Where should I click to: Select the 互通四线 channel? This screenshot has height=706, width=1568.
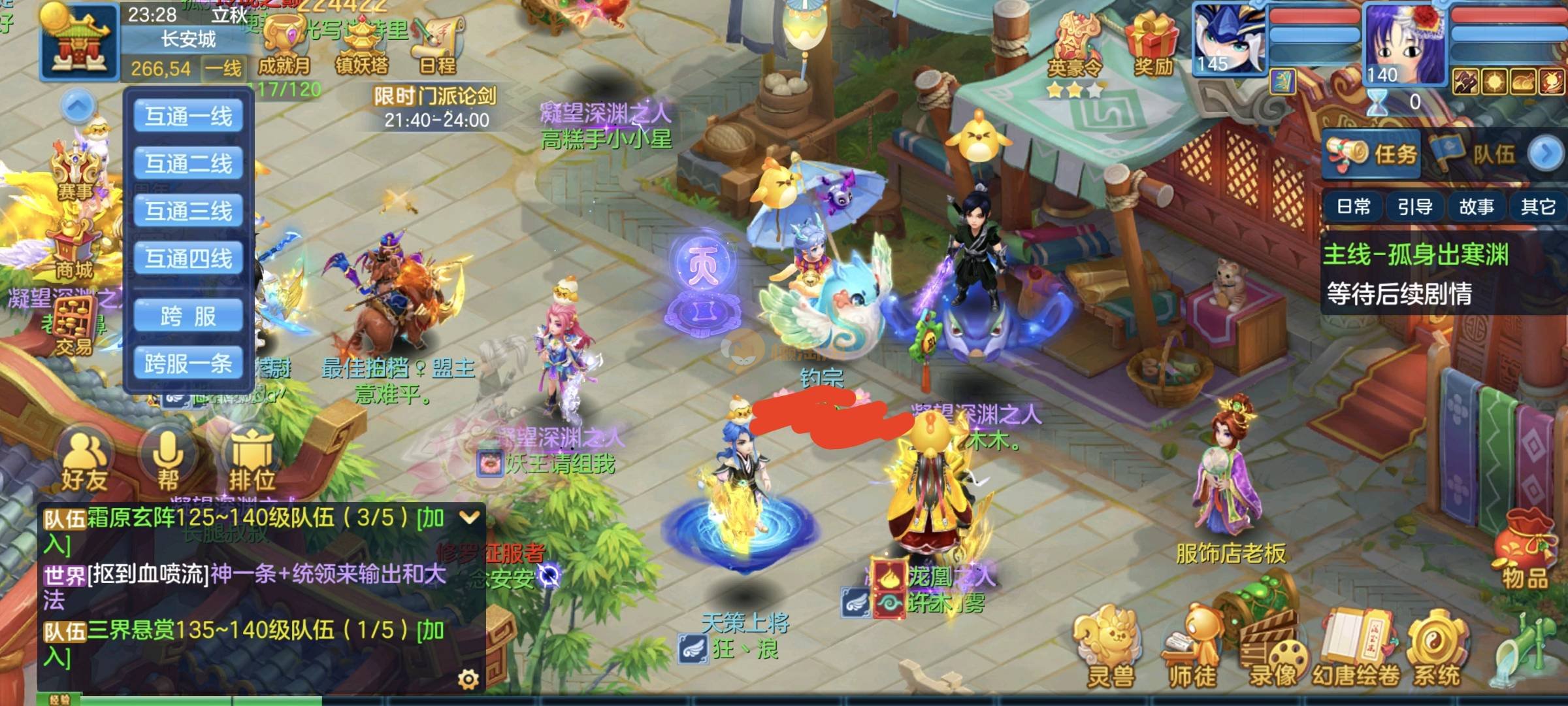(188, 258)
